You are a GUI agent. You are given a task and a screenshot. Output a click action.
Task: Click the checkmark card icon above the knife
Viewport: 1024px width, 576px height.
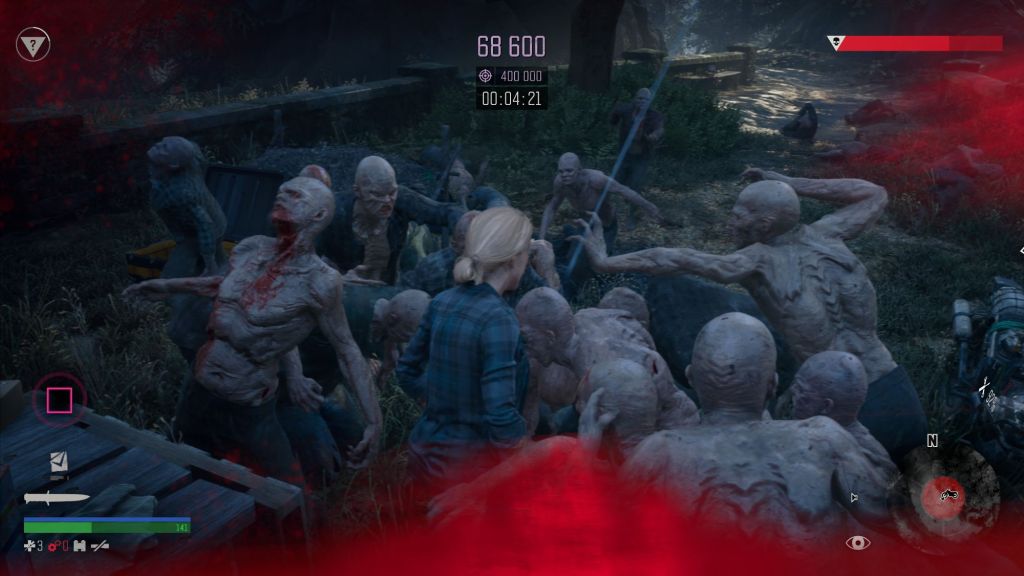pos(59,463)
